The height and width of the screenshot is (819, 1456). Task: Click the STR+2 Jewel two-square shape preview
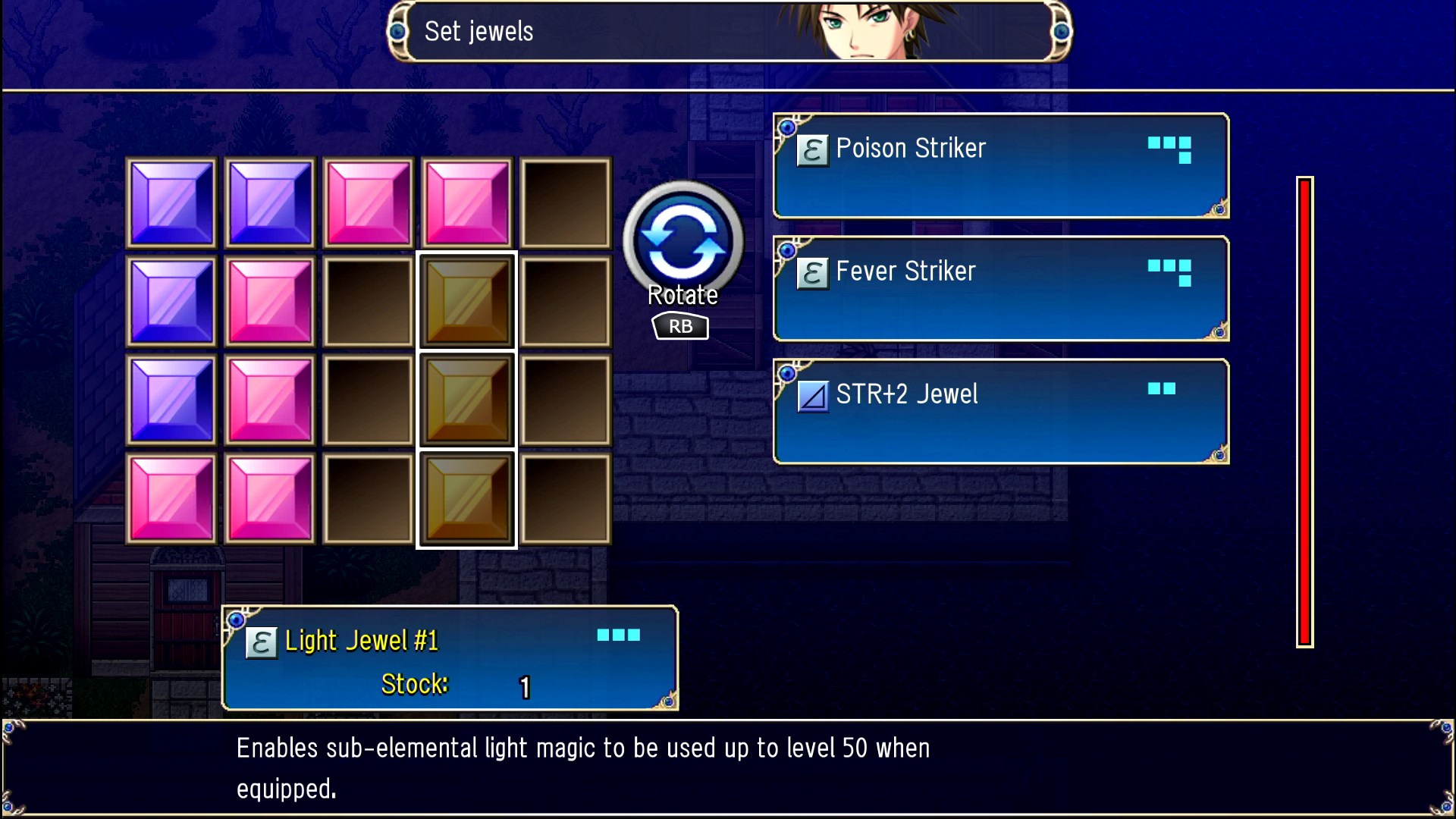(x=1163, y=390)
